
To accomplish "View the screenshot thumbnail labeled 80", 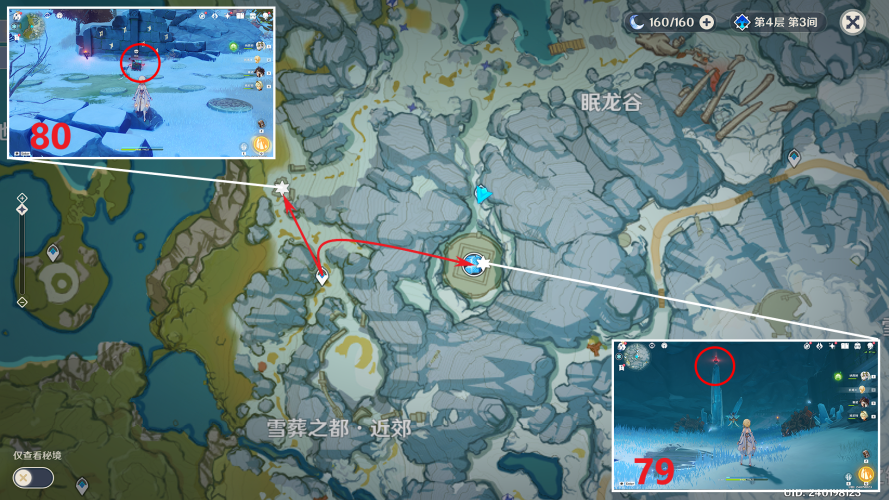I will [x=141, y=82].
